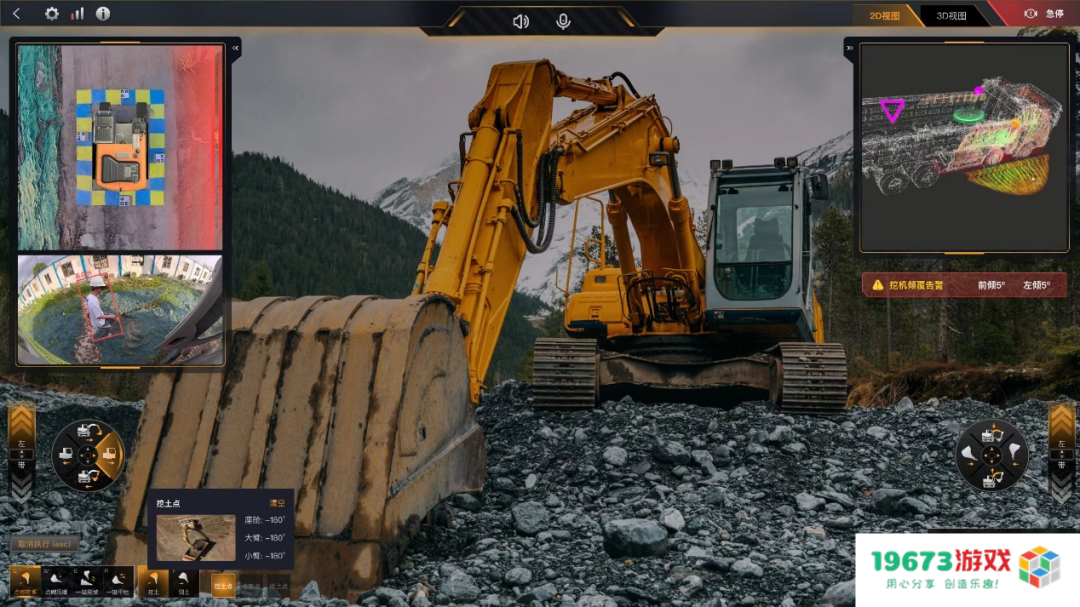1080x607 pixels.
Task: Toggle the speaker sound icon
Action: [x=520, y=21]
